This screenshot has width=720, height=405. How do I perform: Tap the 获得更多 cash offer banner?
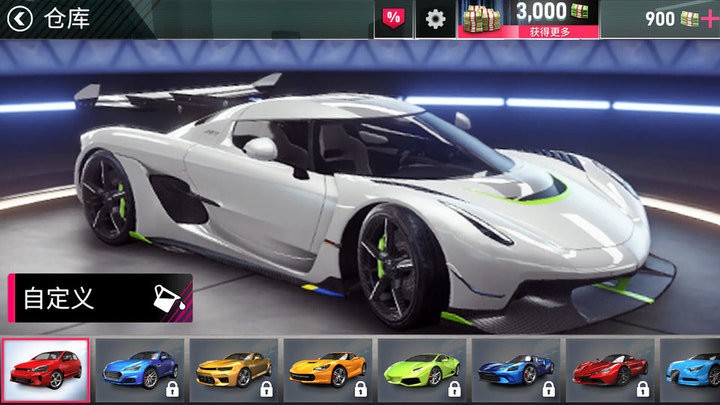pyautogui.click(x=528, y=20)
